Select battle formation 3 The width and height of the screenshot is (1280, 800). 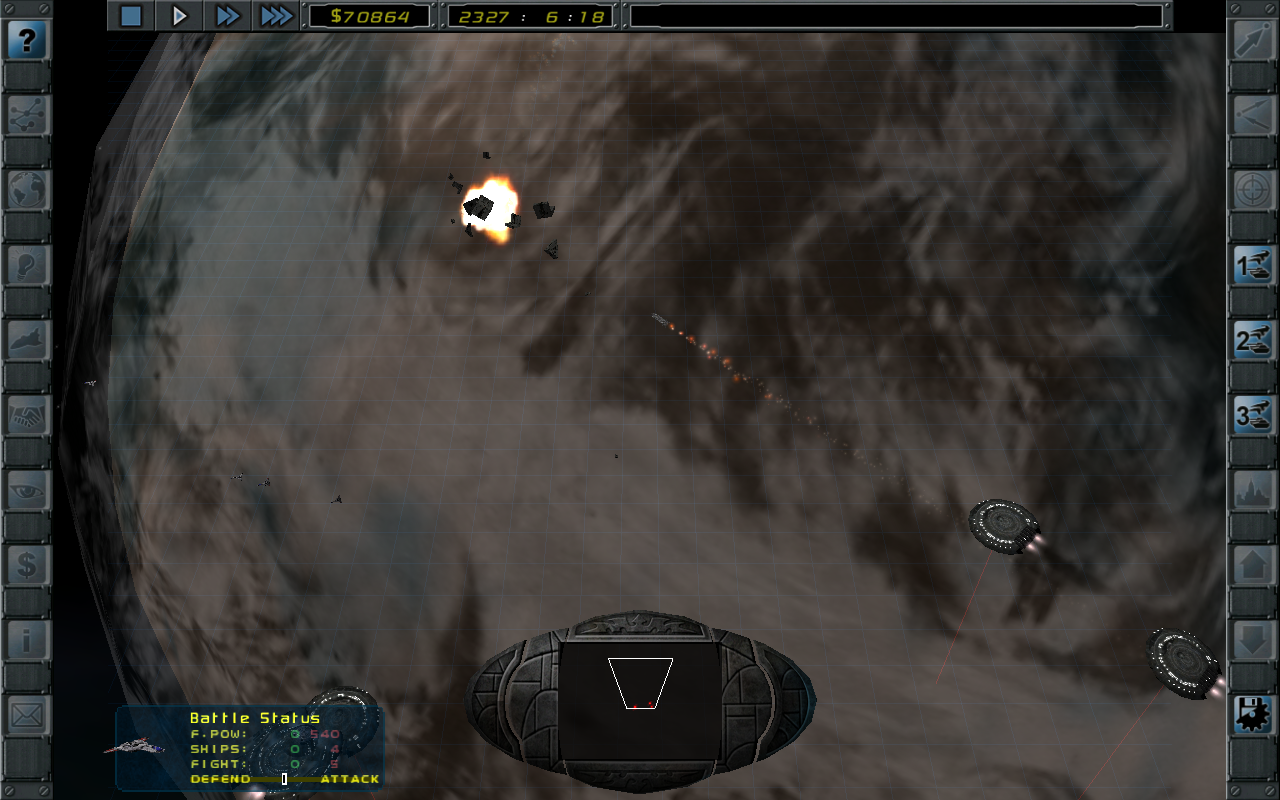pyautogui.click(x=1253, y=416)
